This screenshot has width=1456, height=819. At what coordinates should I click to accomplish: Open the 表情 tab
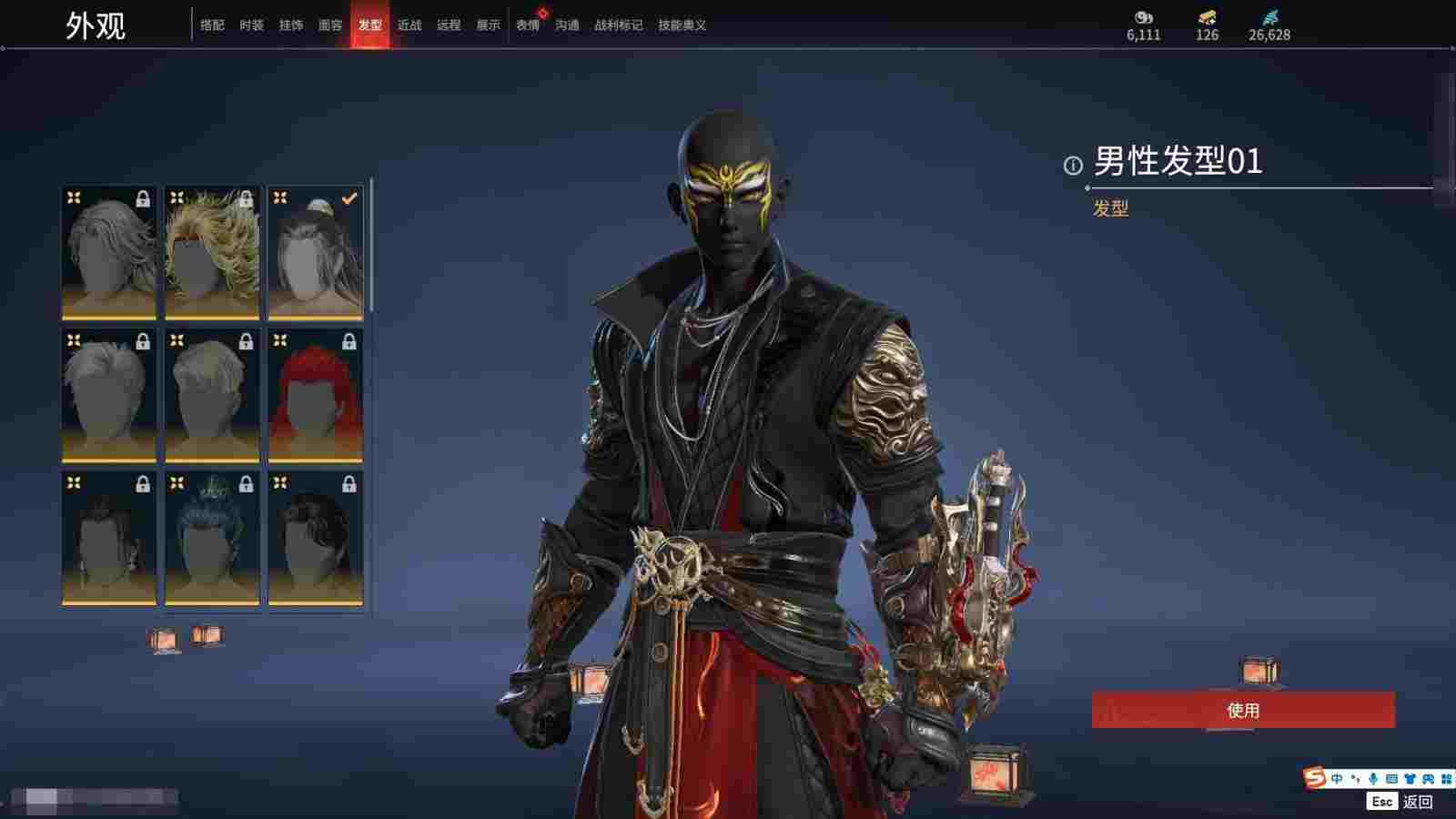(x=528, y=25)
